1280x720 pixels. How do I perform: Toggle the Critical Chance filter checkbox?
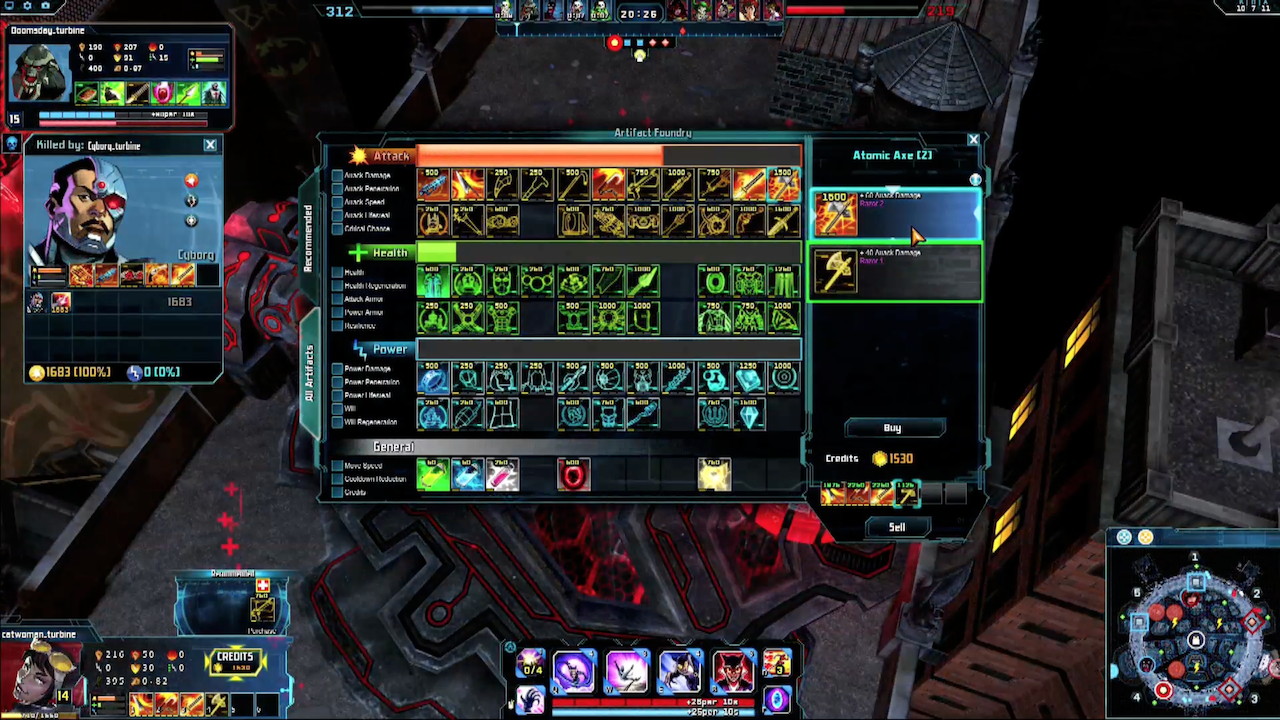337,228
